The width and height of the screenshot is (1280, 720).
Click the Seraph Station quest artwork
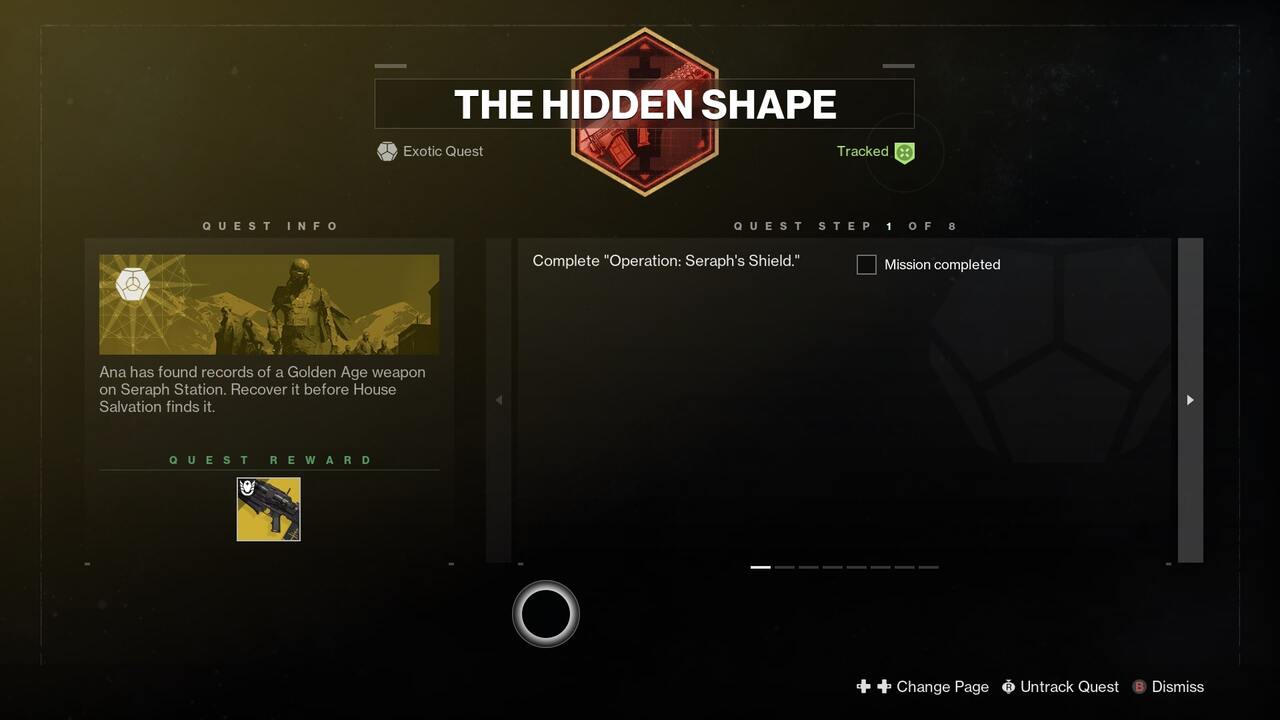[268, 304]
